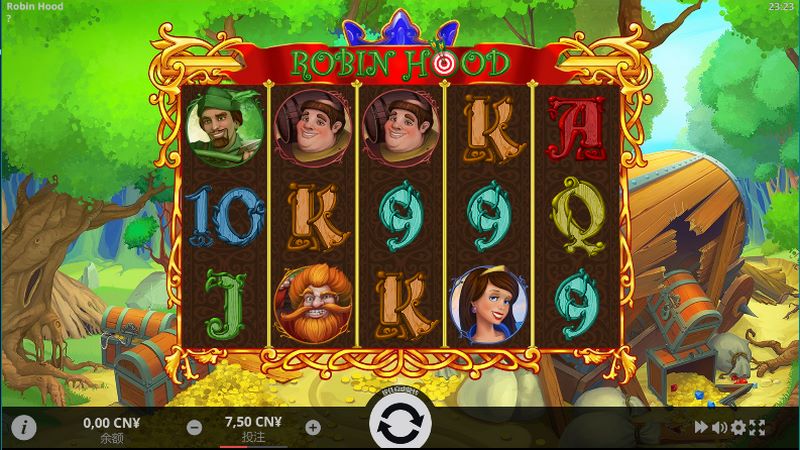Viewport: 800px width, 450px height.
Task: Mute the game sound
Action: click(720, 428)
